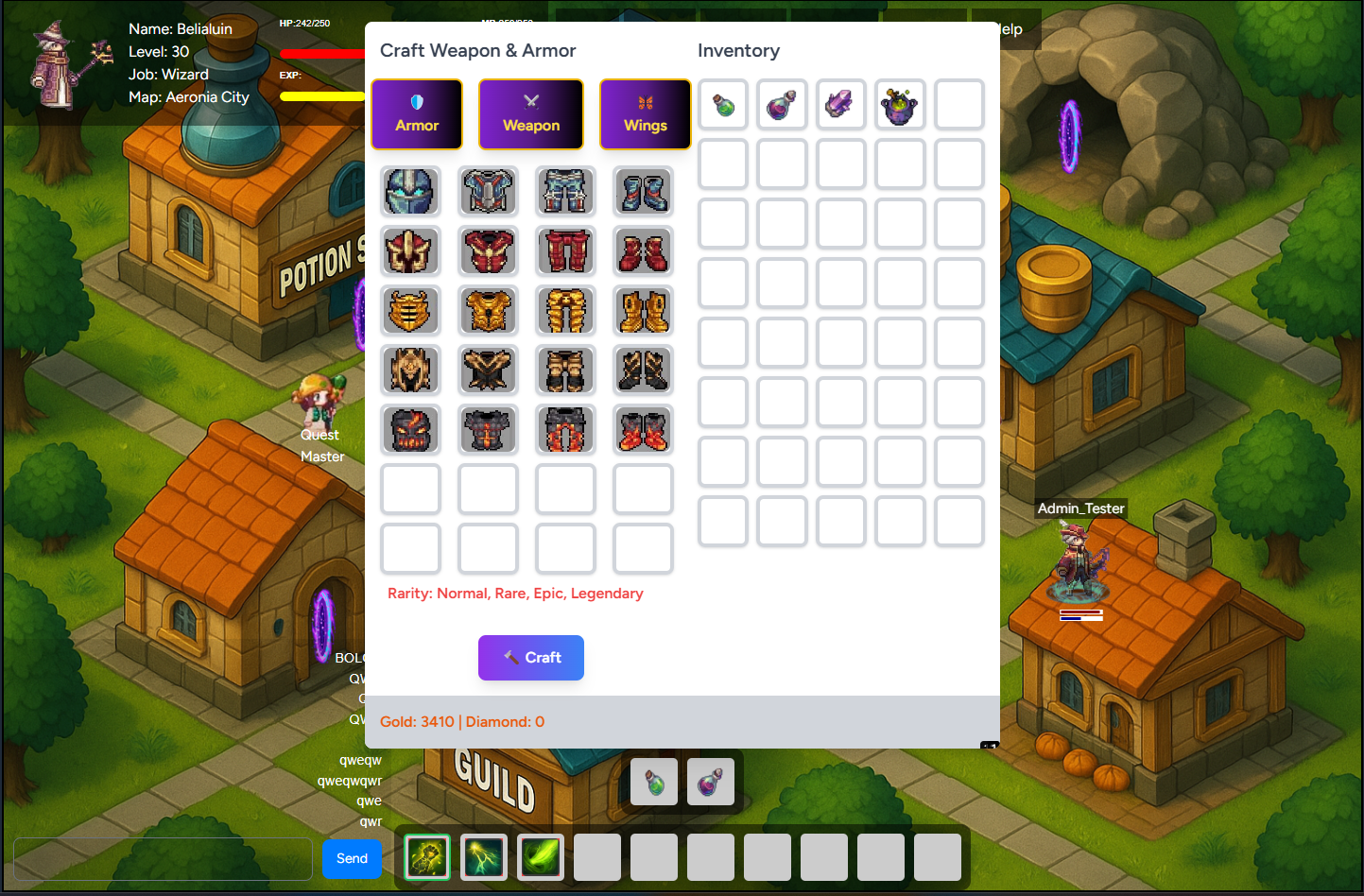Select the flaming helmet recipe

coord(410,429)
